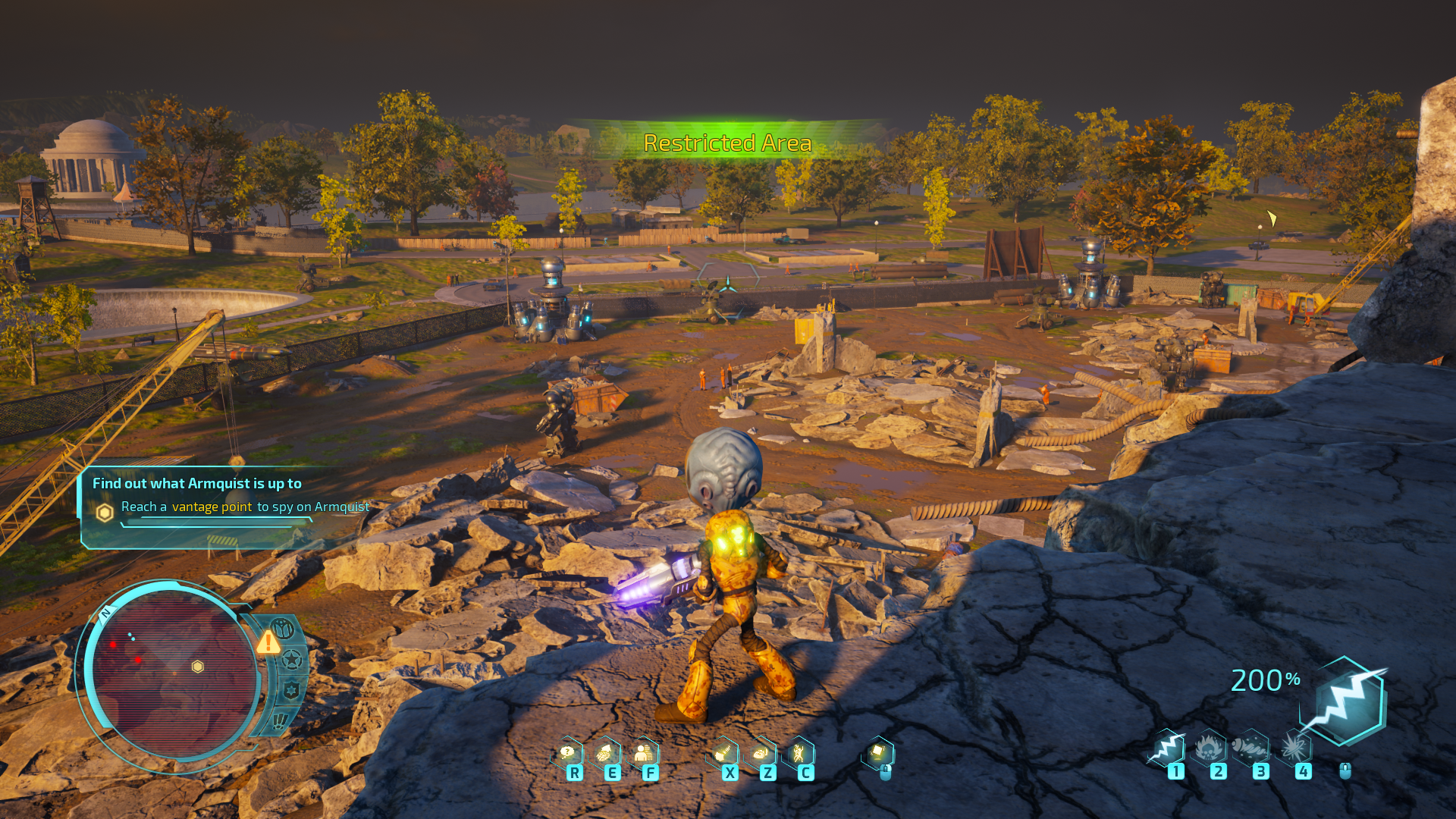
Task: Switch to the flaming skull weapon
Action: (x=1210, y=748)
